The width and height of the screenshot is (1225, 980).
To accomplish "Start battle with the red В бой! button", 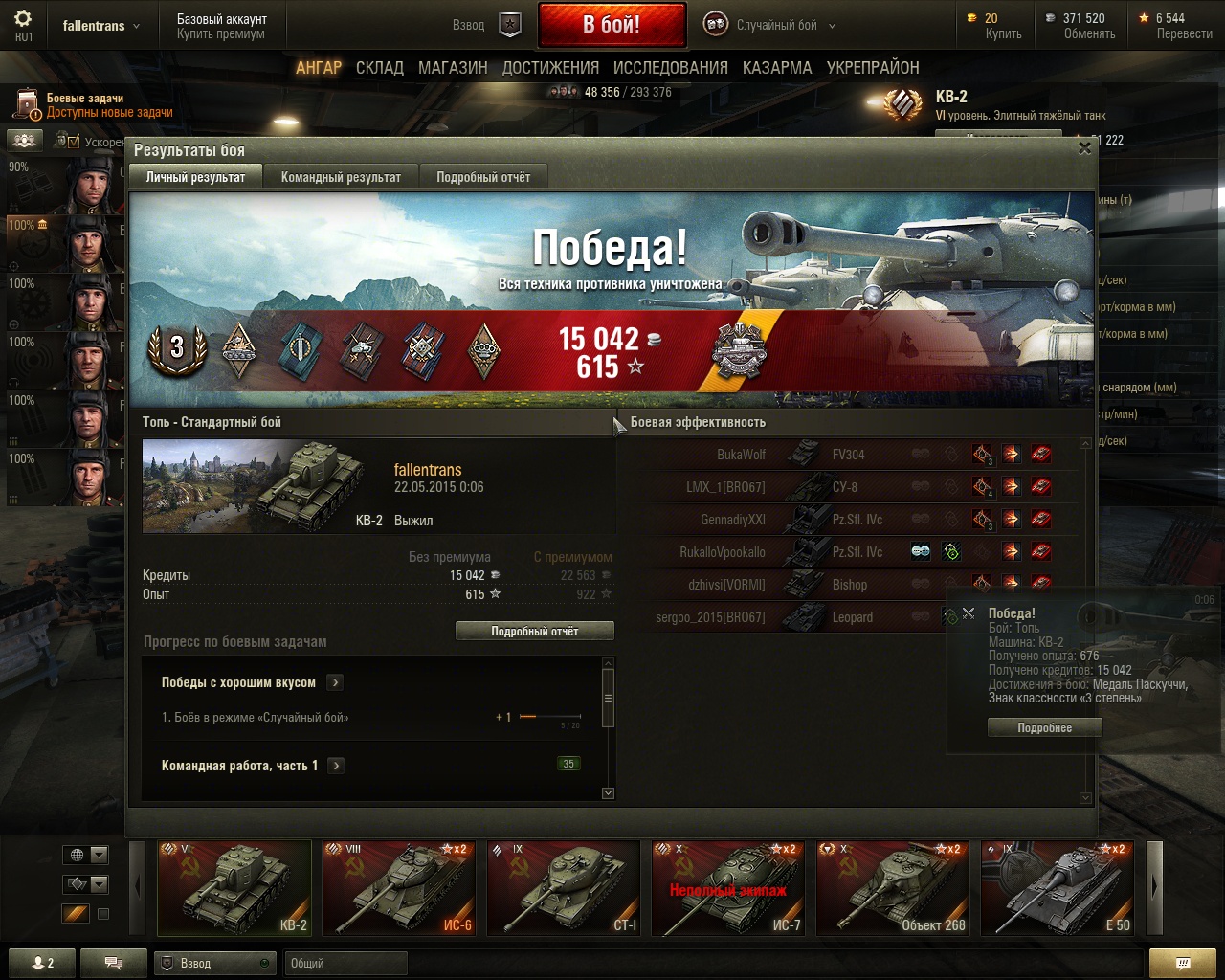I will [x=612, y=25].
